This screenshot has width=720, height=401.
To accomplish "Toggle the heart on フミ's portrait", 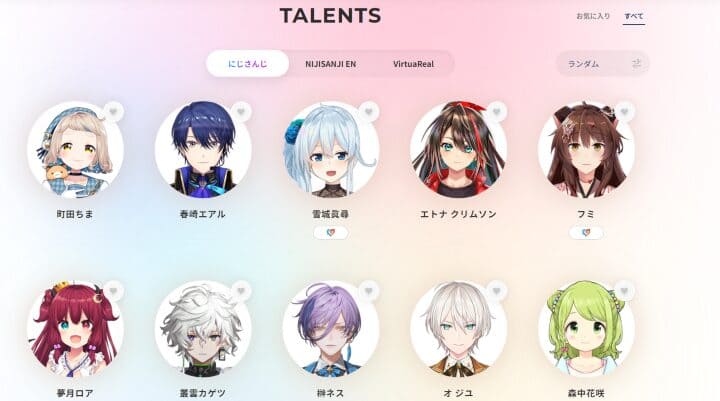I will pos(624,111).
